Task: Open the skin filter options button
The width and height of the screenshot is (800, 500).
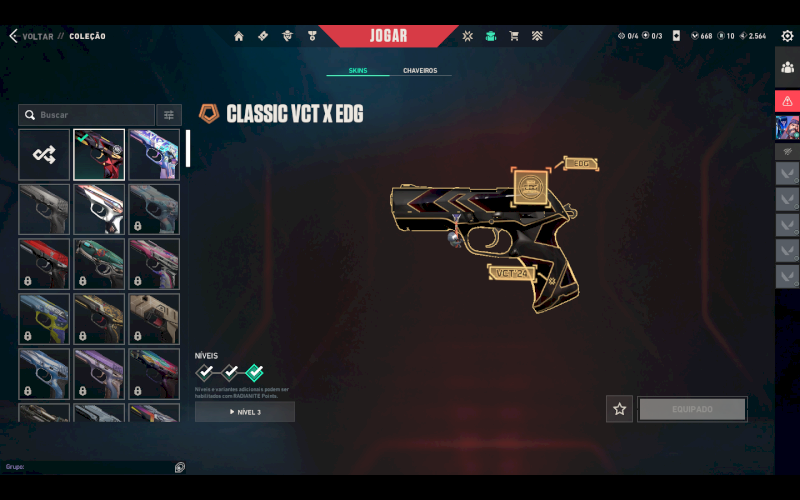Action: [169, 115]
